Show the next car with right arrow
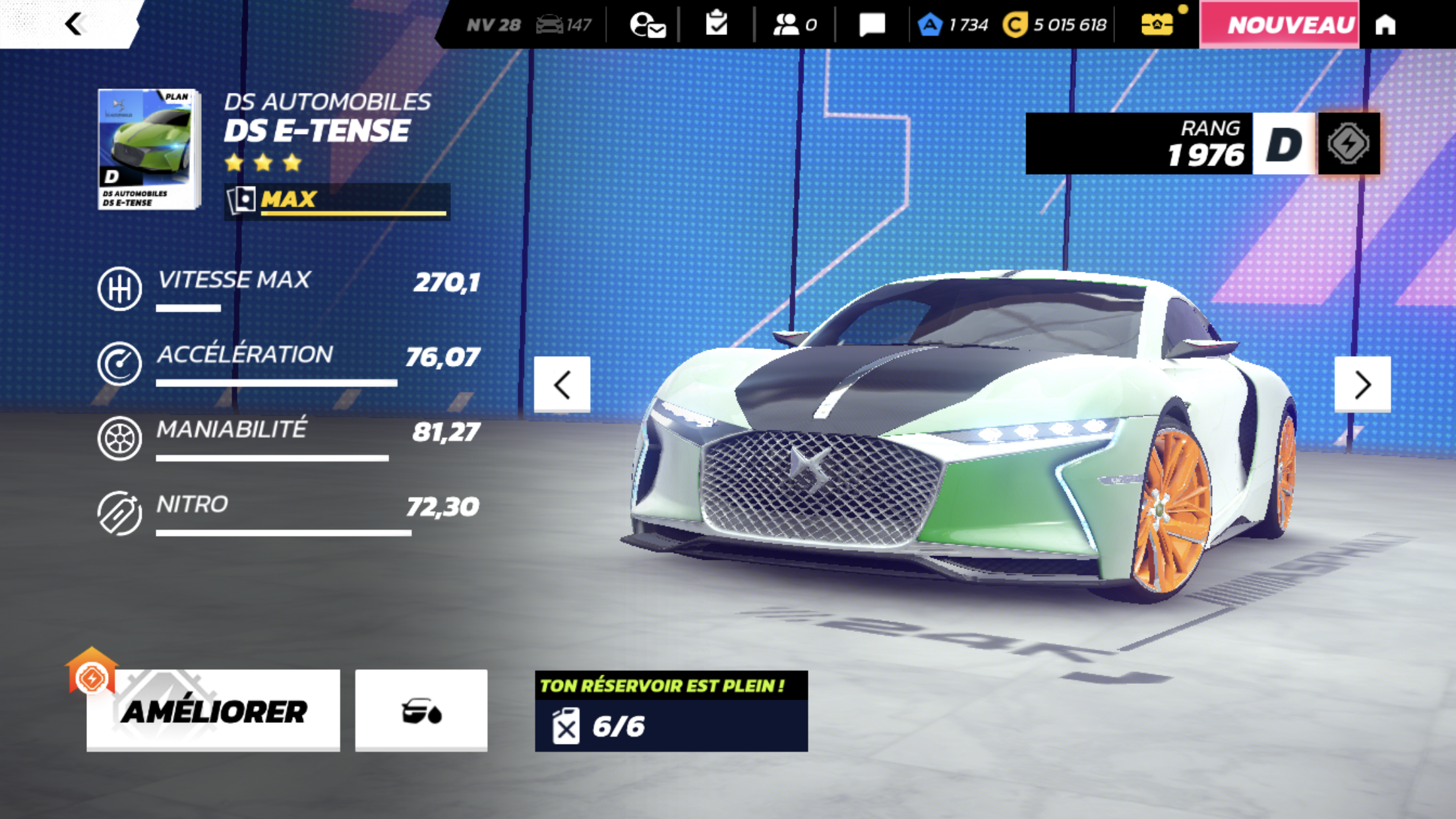The width and height of the screenshot is (1456, 819). coord(1362,384)
